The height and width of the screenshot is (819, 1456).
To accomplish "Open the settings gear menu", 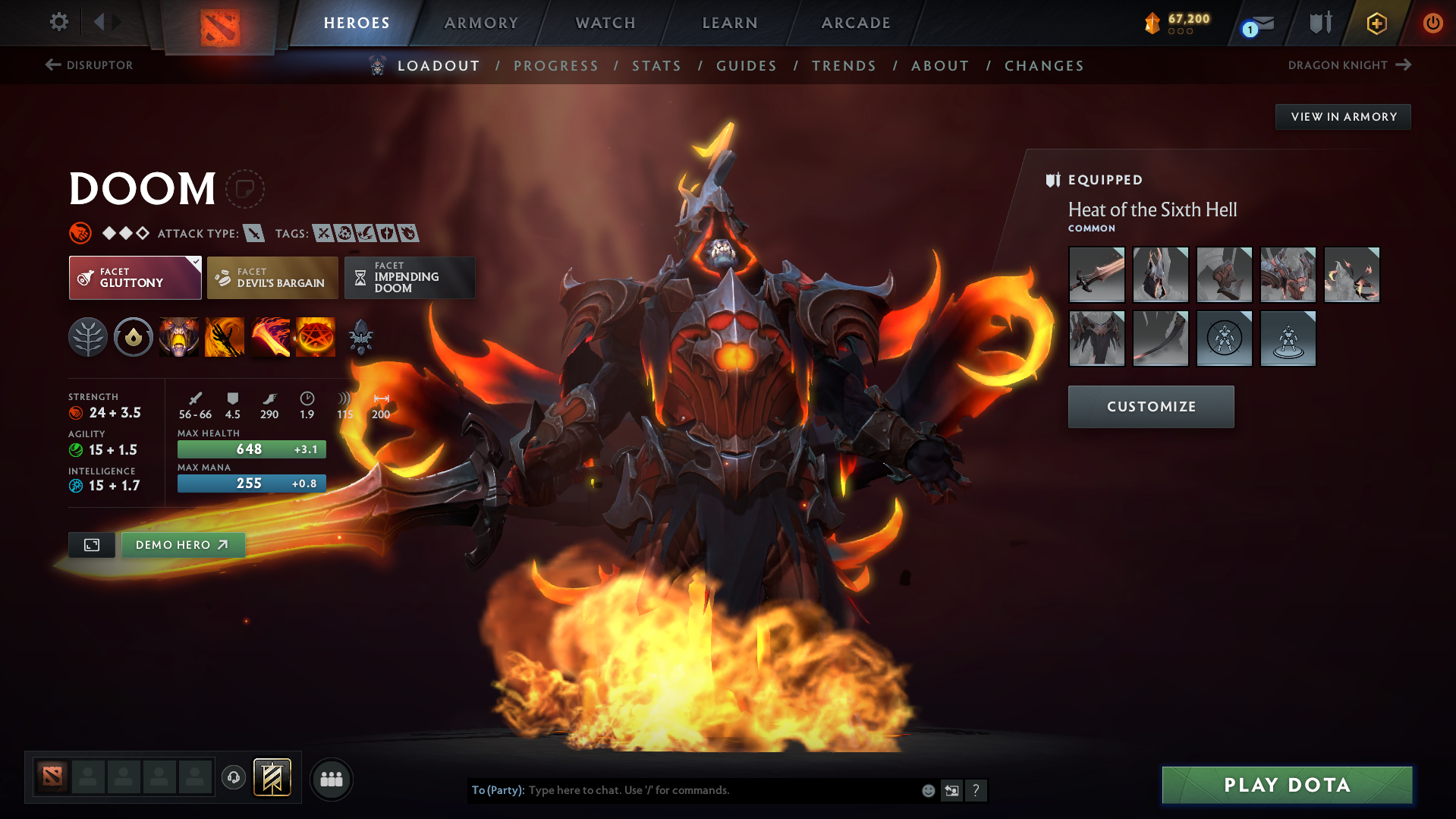I will coord(58,22).
